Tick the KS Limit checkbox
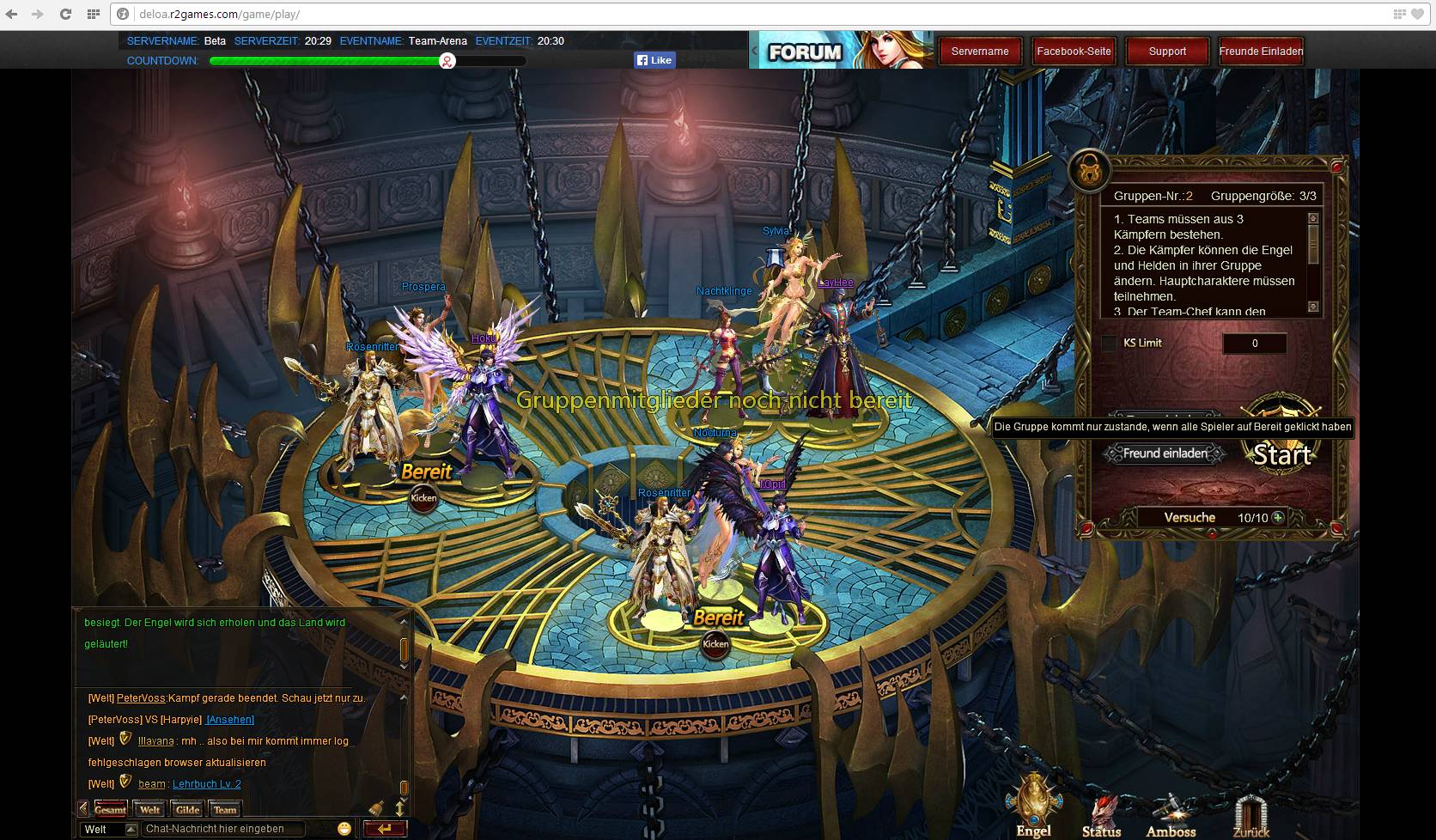 click(1110, 344)
